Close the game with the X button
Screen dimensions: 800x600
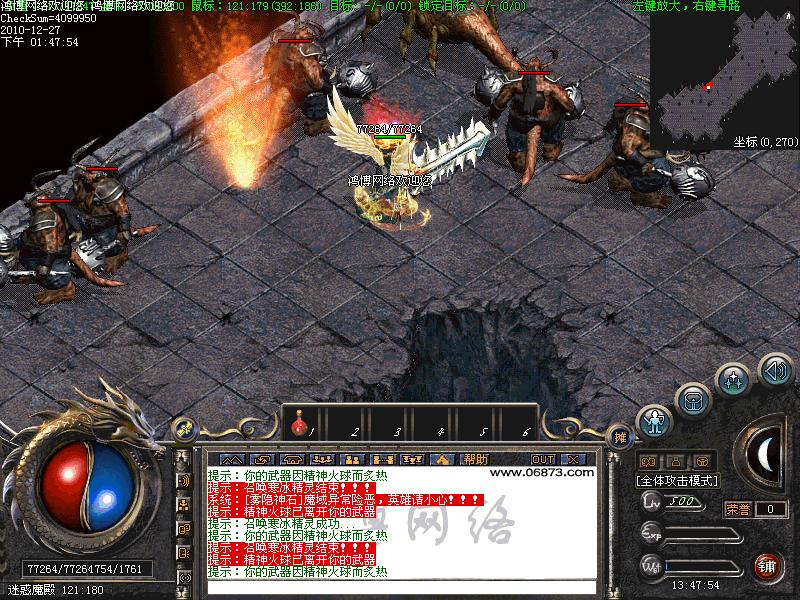pyautogui.click(x=575, y=459)
